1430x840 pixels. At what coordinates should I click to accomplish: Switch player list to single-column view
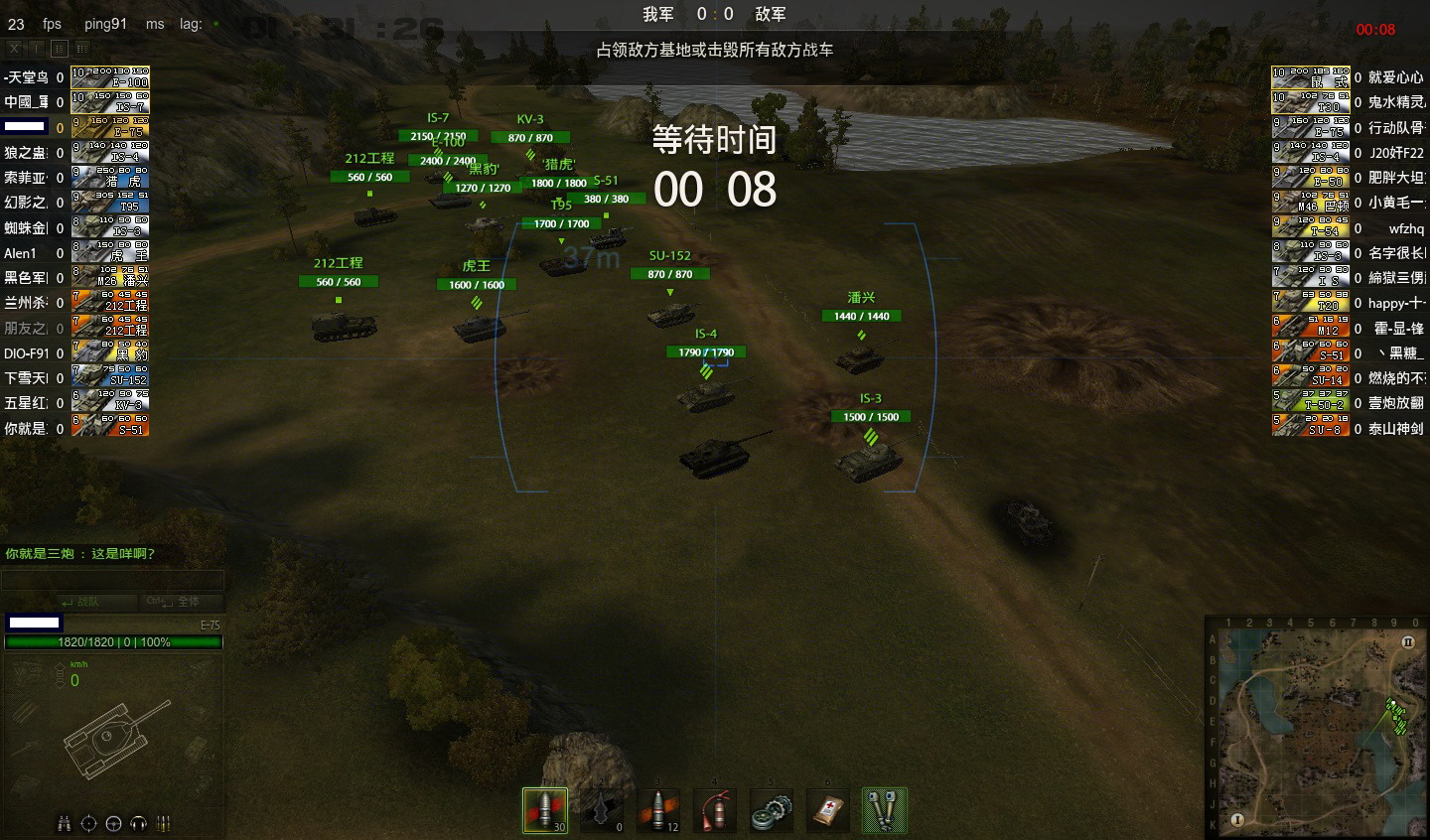37,48
